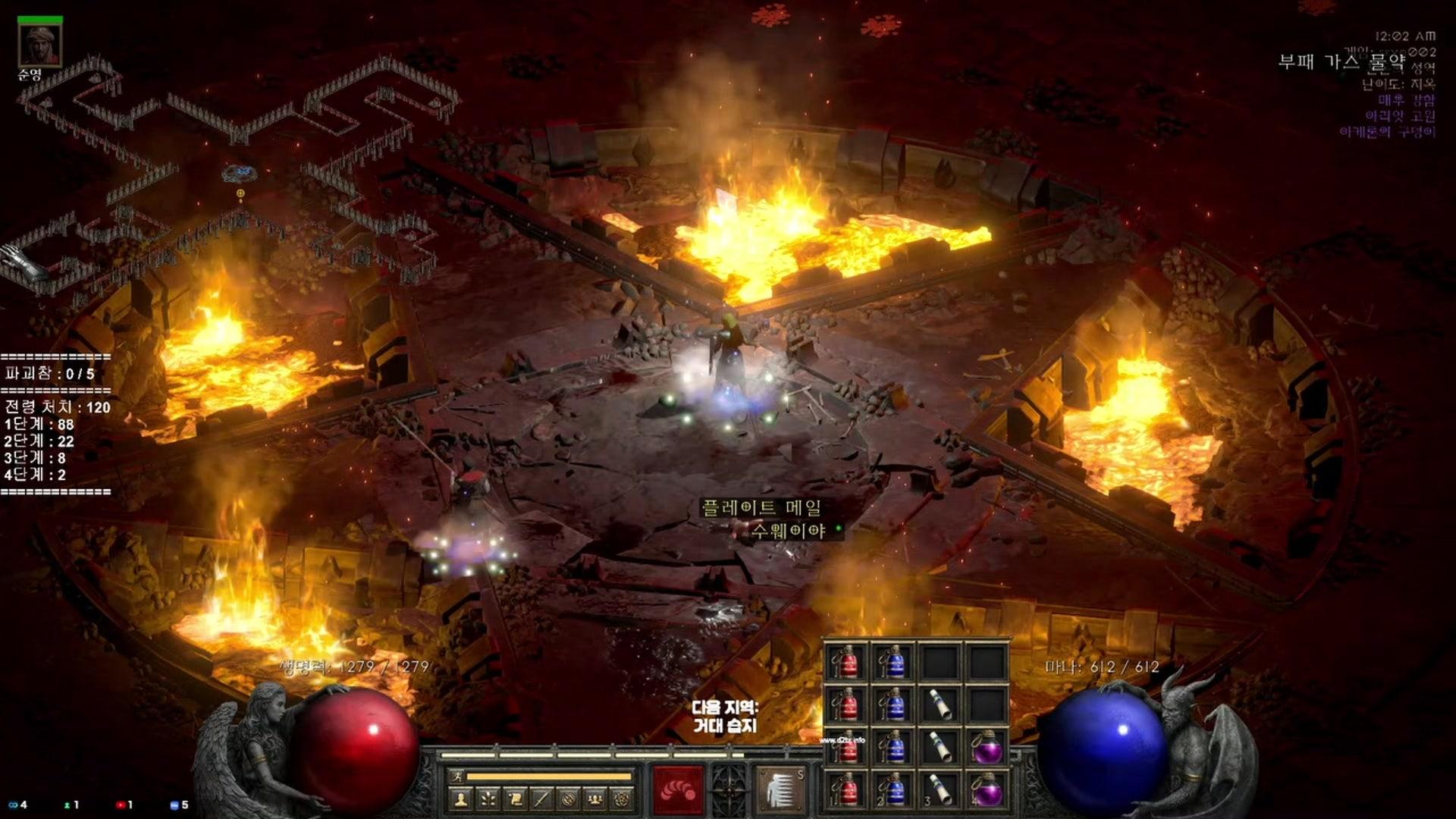Viewport: 1456px width, 819px height.
Task: Open the character screen bust icon
Action: [x=461, y=799]
